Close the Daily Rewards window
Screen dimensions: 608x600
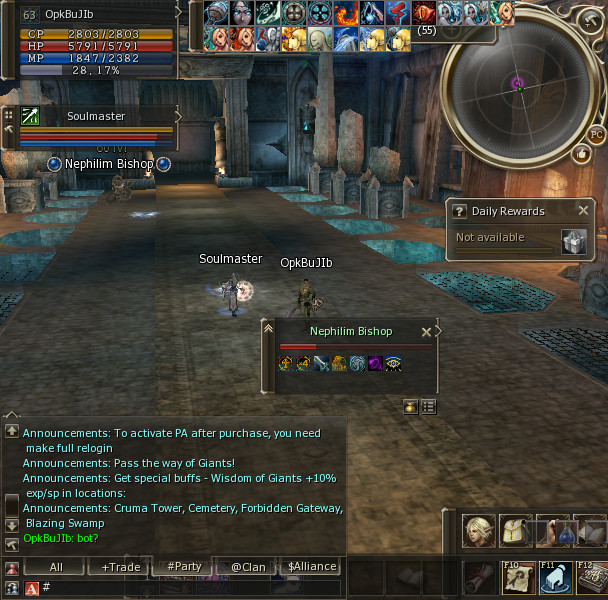point(584,210)
